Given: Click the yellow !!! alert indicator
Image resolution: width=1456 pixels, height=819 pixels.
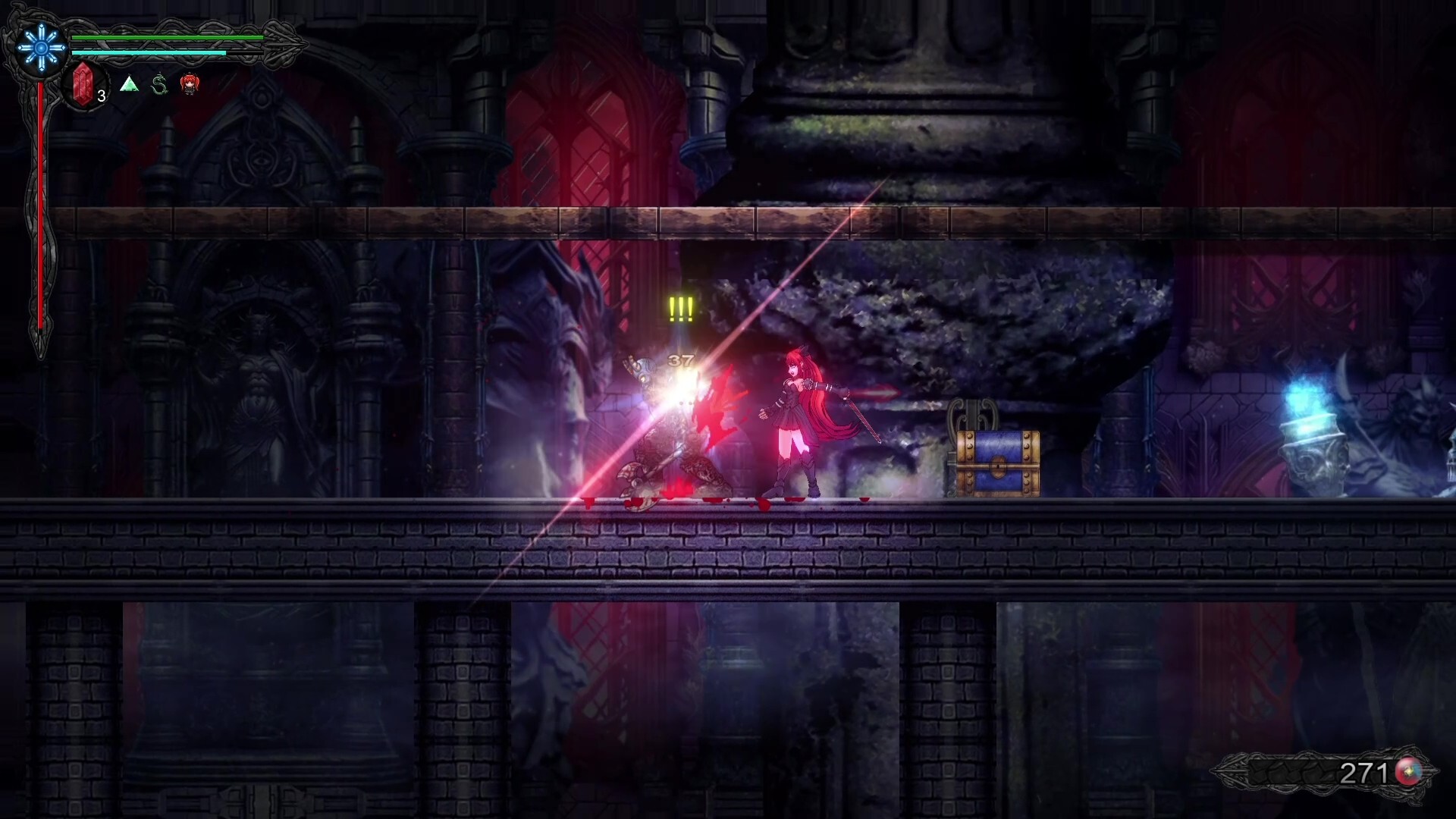Looking at the screenshot, I should click(680, 307).
